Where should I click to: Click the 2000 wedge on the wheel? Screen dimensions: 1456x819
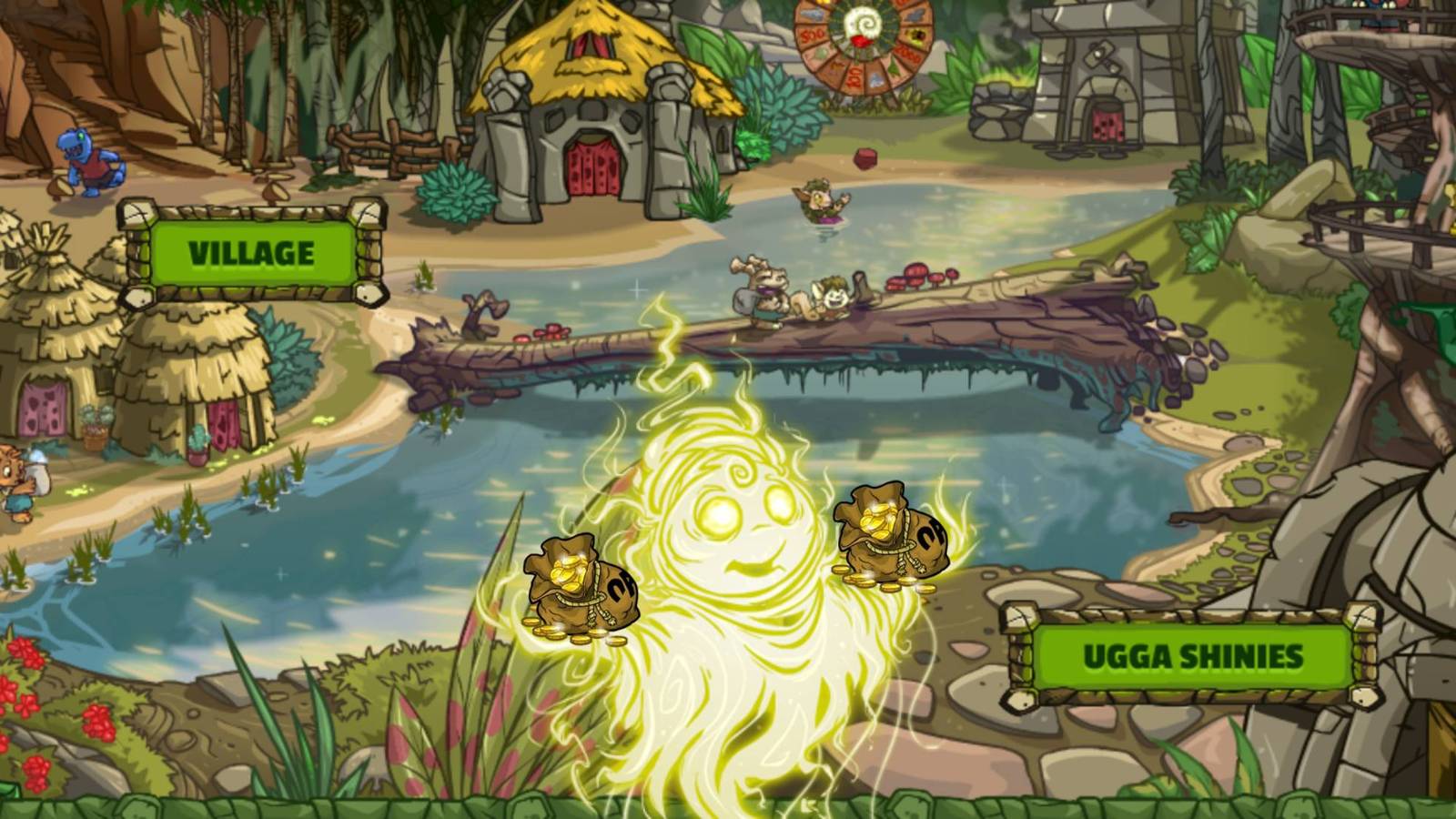(x=907, y=55)
